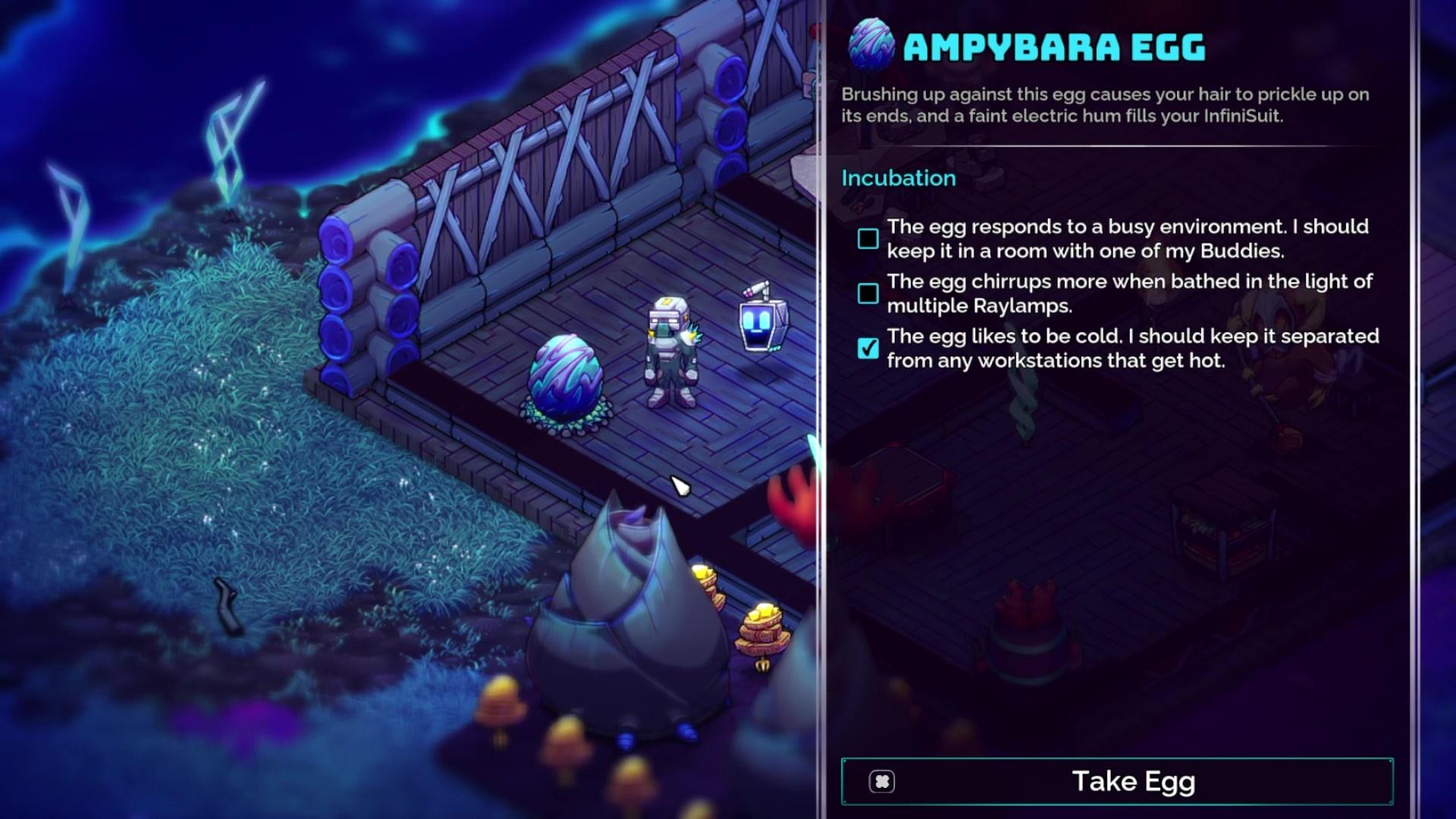Screen dimensions: 1456x819
Task: Click the checkmark icon in the cold preference box
Action: pyautogui.click(x=868, y=347)
